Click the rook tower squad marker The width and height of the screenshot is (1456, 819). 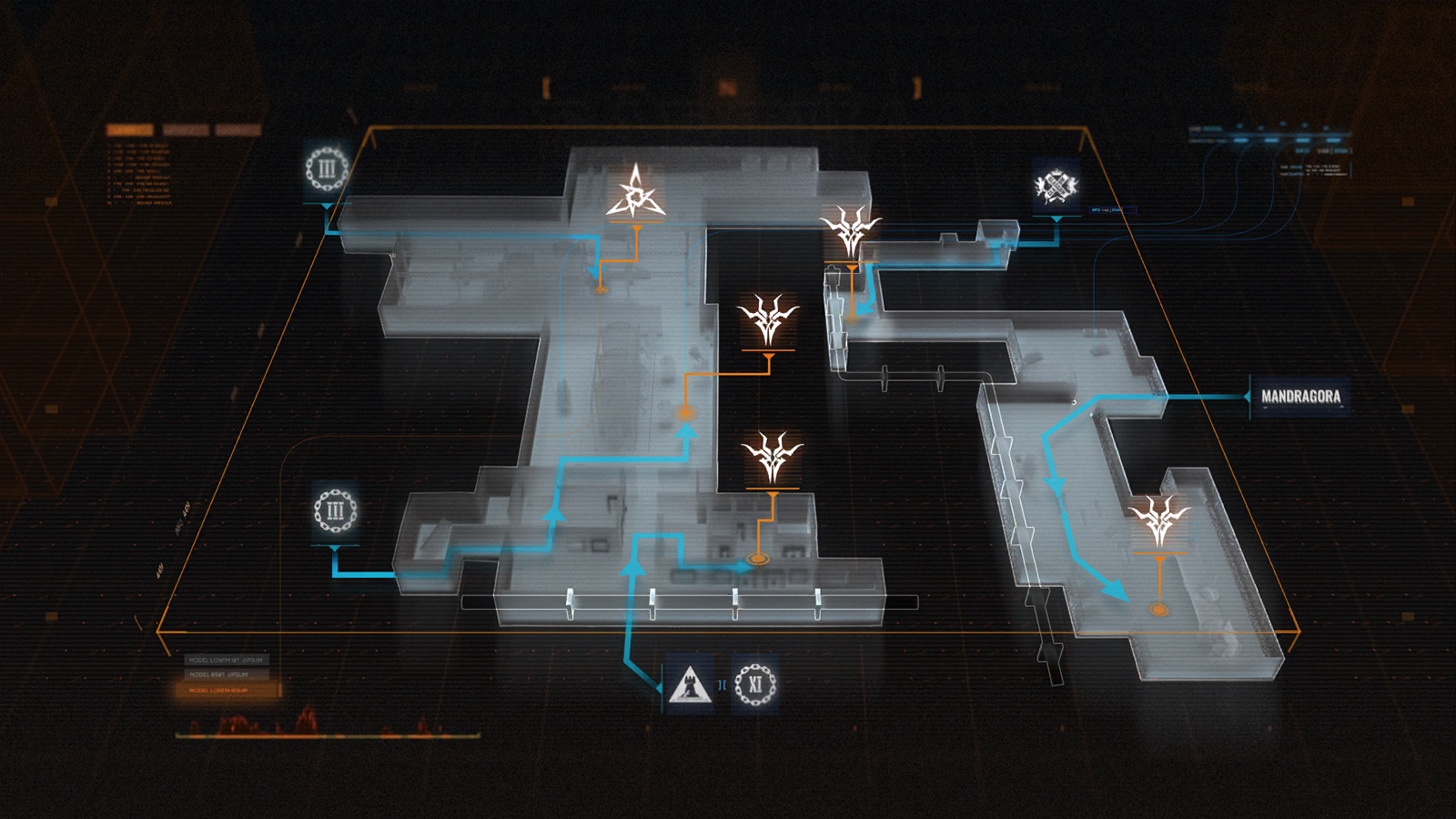pyautogui.click(x=689, y=683)
